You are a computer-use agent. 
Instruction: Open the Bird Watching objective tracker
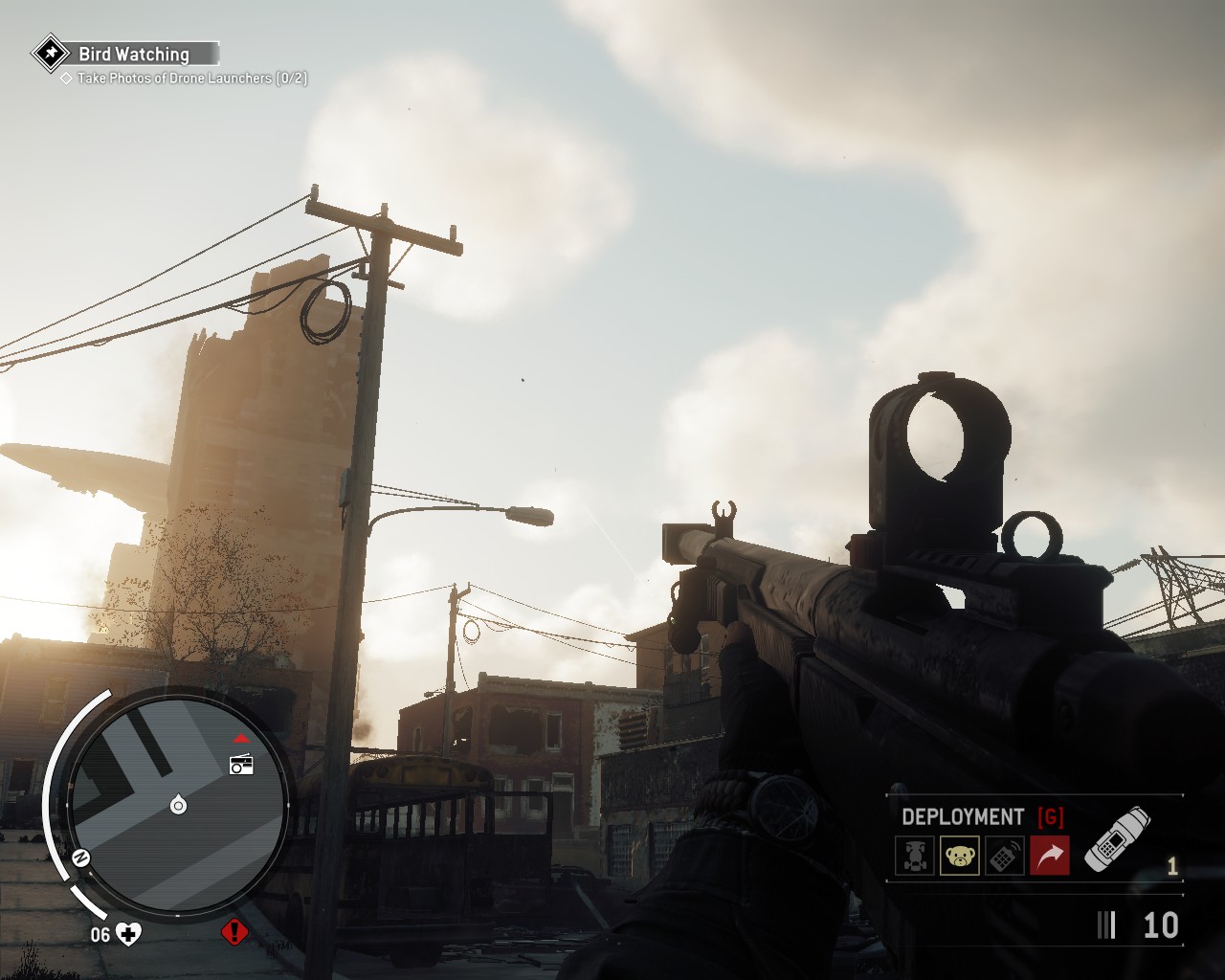pyautogui.click(x=133, y=55)
